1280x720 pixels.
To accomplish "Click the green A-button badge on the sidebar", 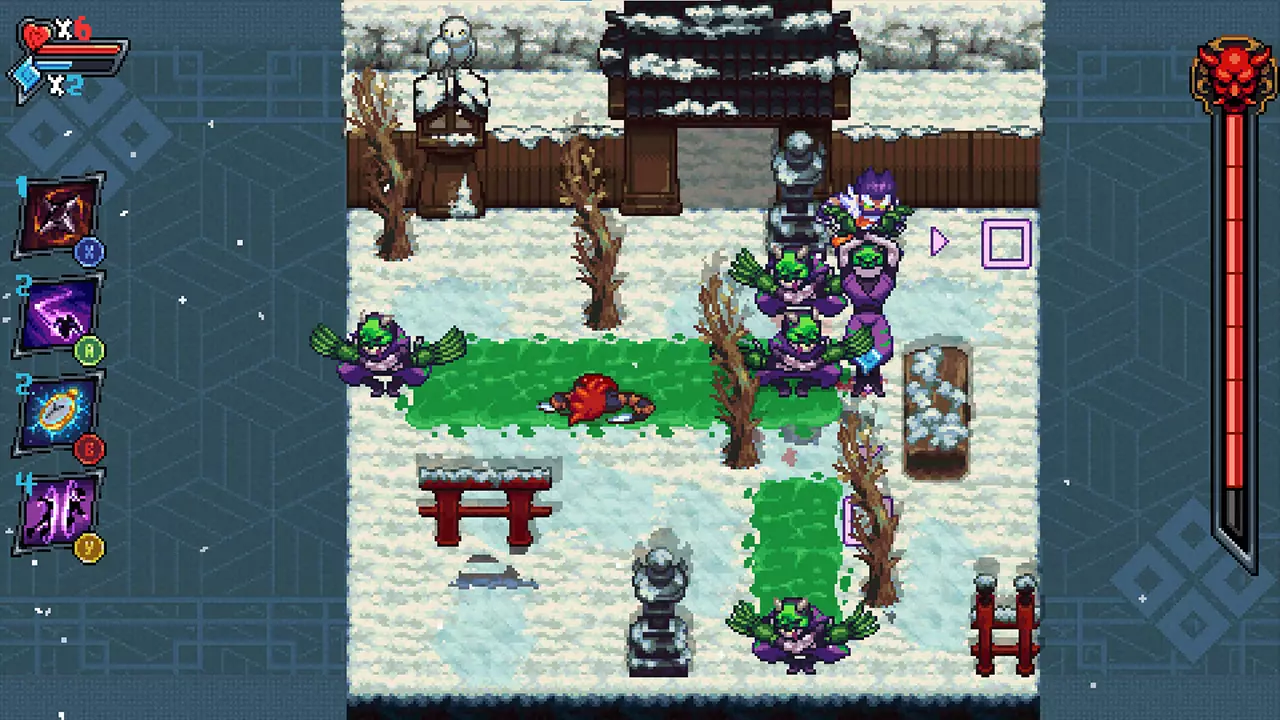I will point(91,349).
